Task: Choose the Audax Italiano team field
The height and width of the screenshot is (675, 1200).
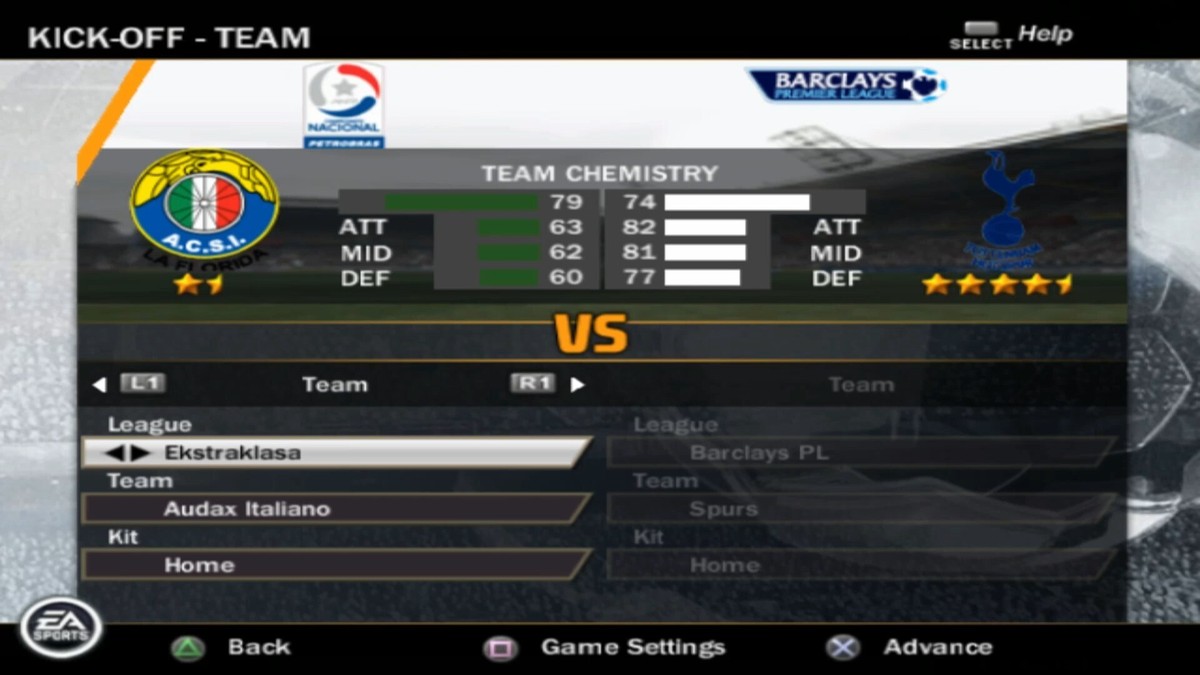Action: [335, 509]
